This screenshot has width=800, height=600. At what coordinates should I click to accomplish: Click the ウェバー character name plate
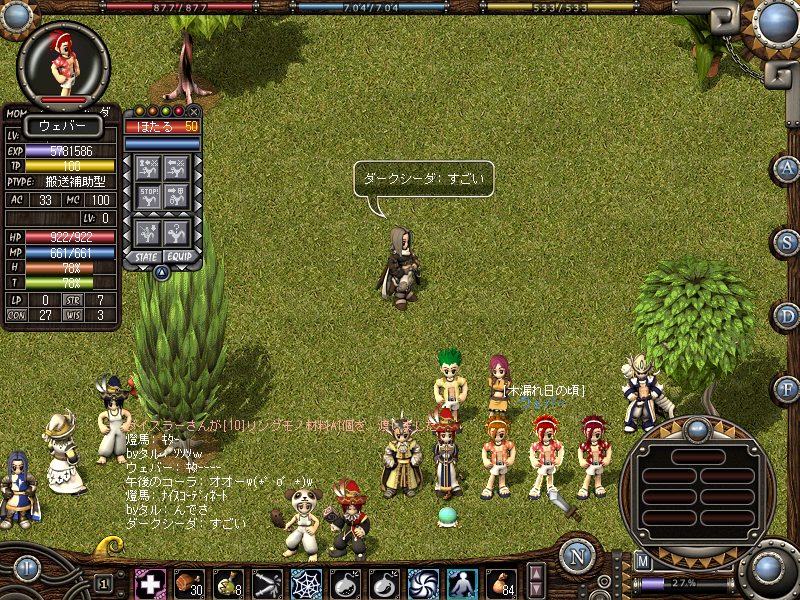62,125
